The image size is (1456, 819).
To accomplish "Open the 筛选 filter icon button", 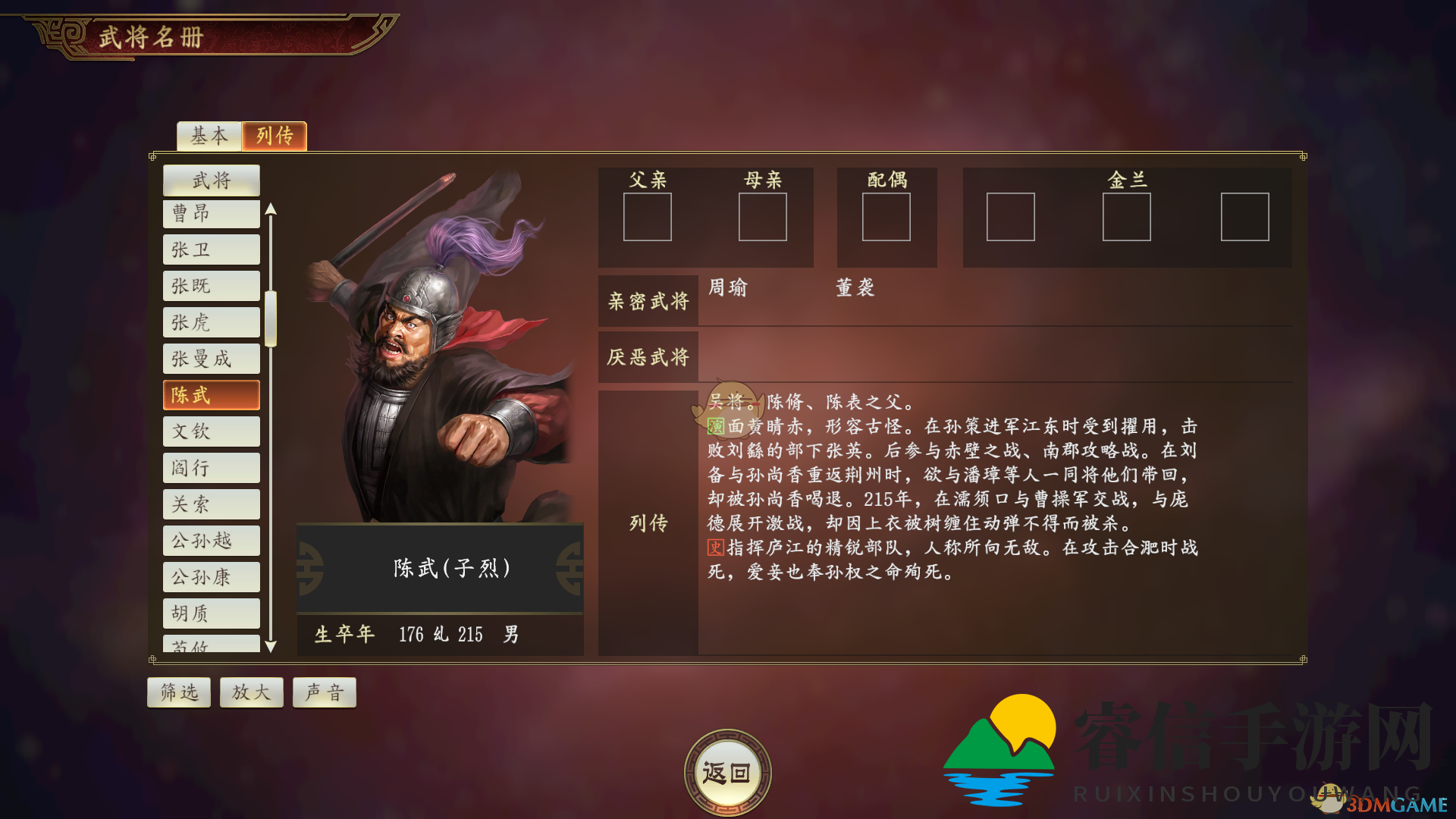I will [178, 692].
